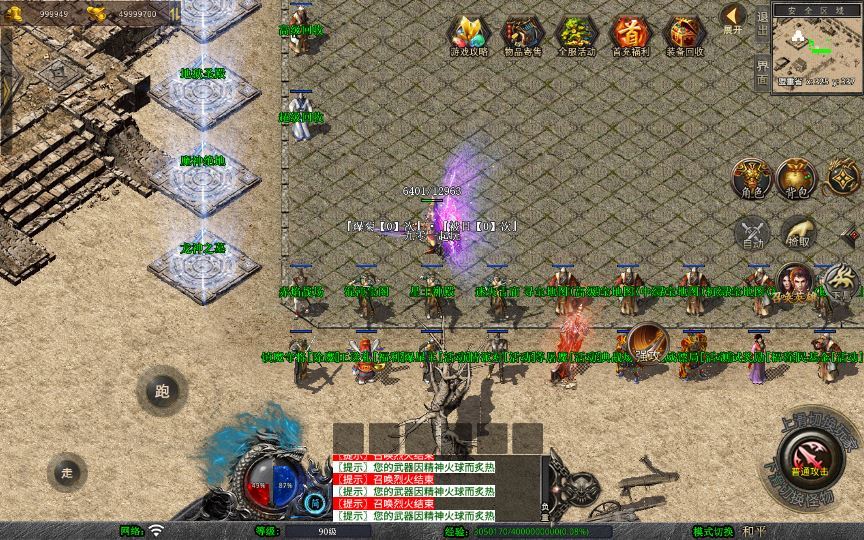Open the 装备回收 equipment recycling chest
Screen dimensions: 864x540
pos(685,37)
